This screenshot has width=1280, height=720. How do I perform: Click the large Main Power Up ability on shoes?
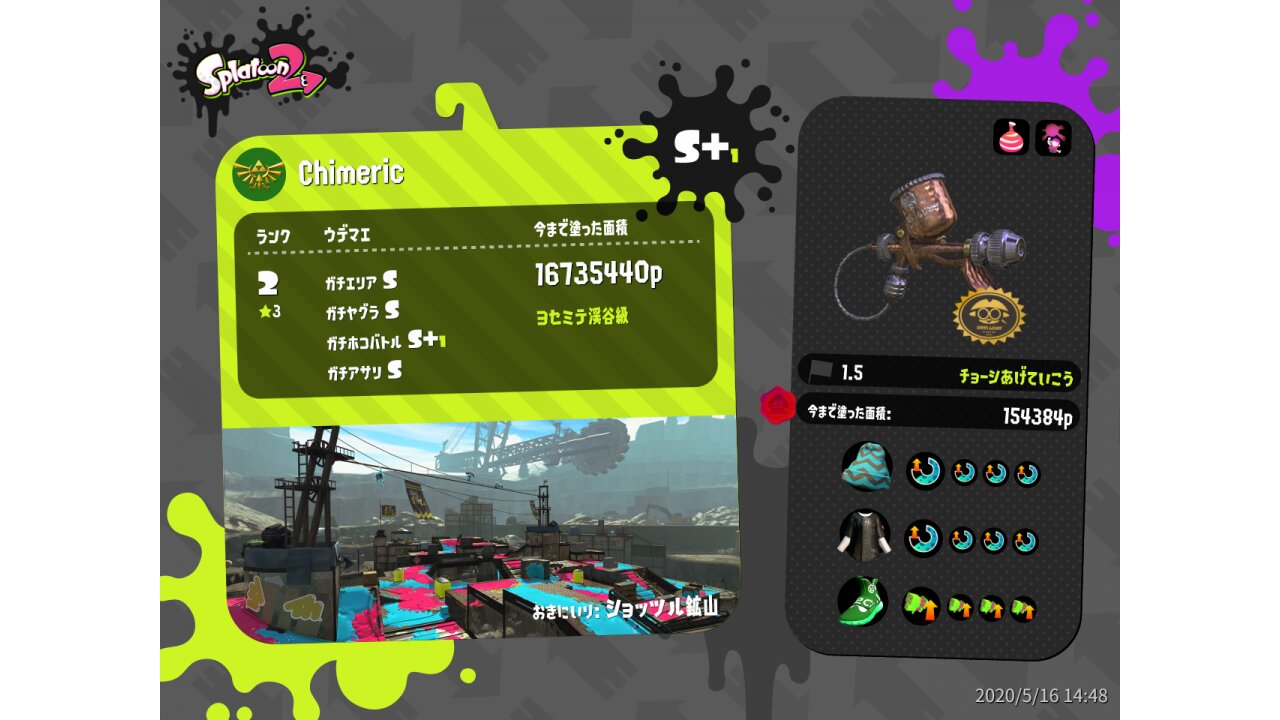[x=921, y=605]
